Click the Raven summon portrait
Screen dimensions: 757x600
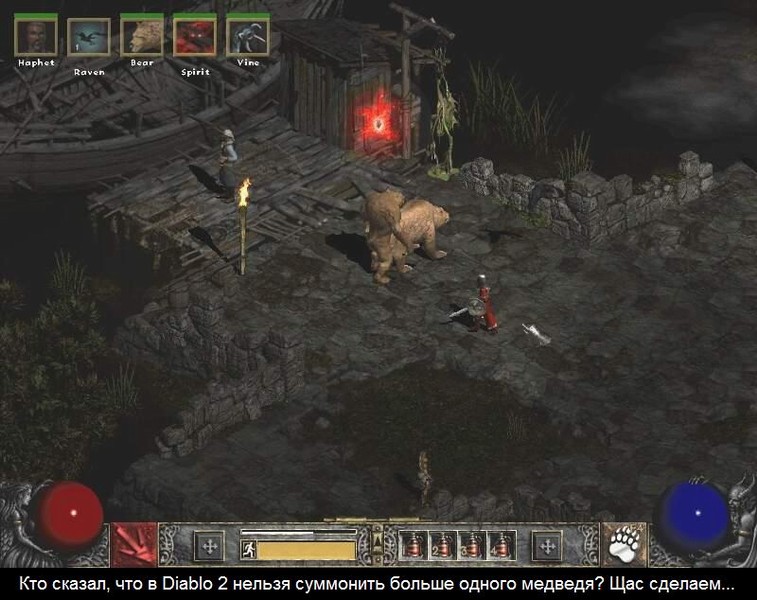88,37
